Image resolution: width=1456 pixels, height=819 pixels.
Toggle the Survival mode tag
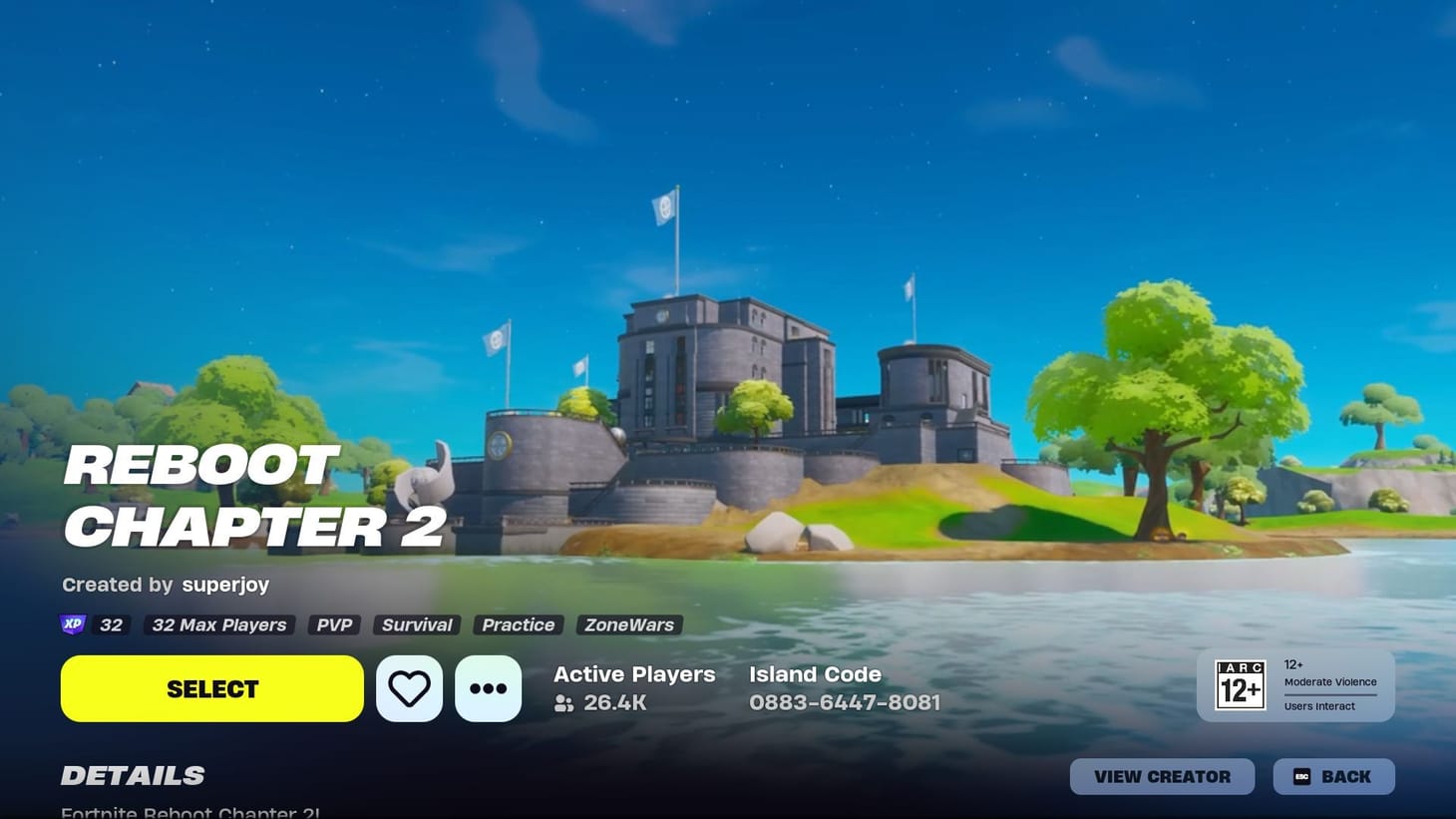point(415,624)
